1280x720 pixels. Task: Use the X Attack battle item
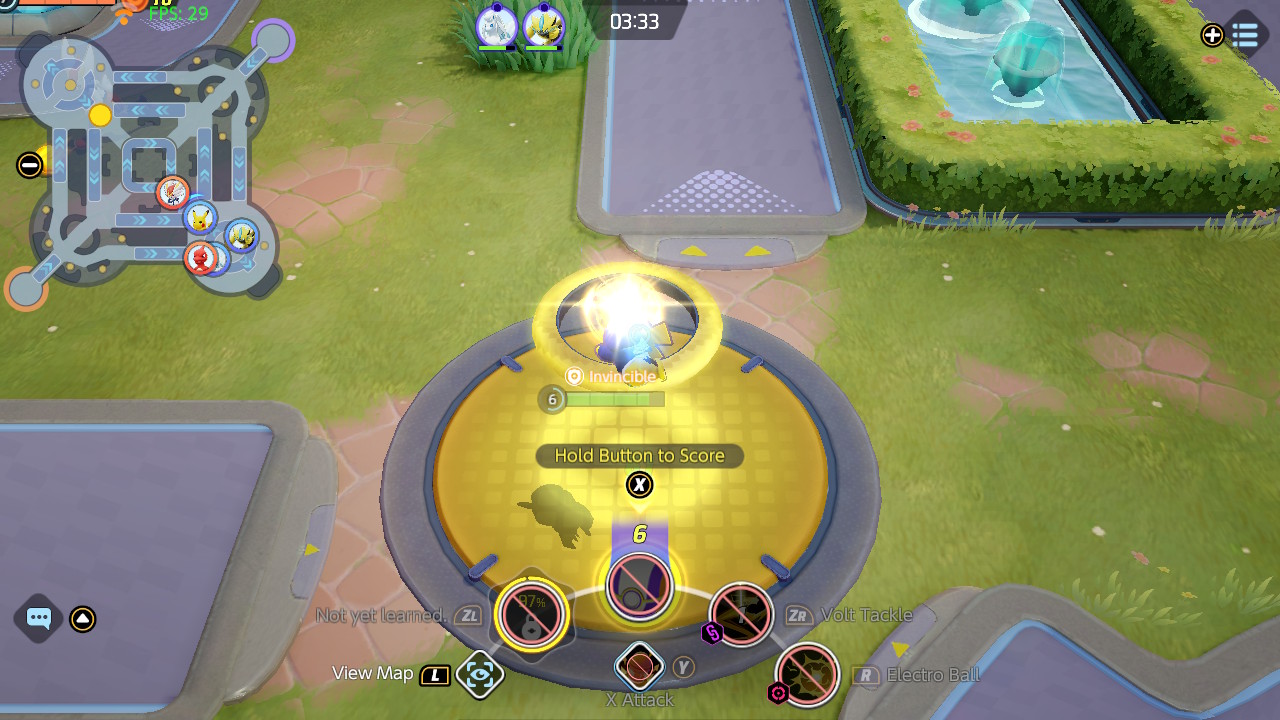tap(639, 665)
